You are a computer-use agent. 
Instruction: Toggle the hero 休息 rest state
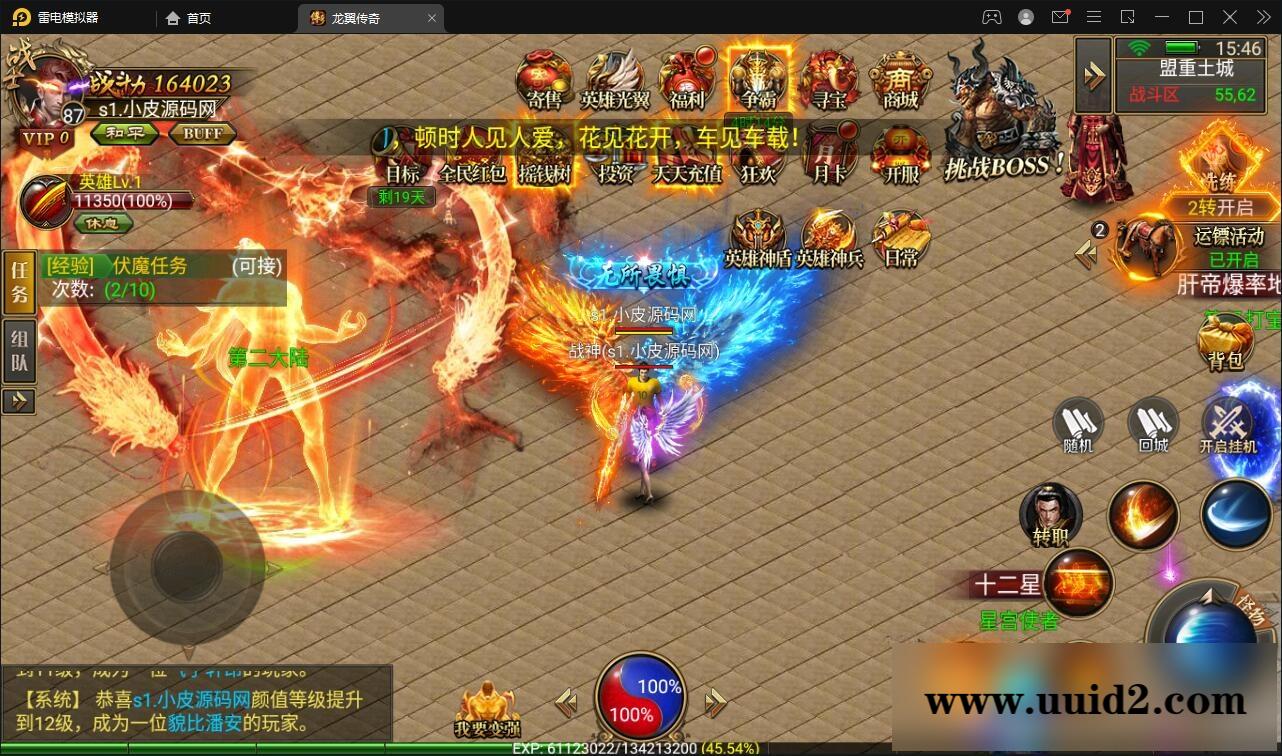(103, 224)
